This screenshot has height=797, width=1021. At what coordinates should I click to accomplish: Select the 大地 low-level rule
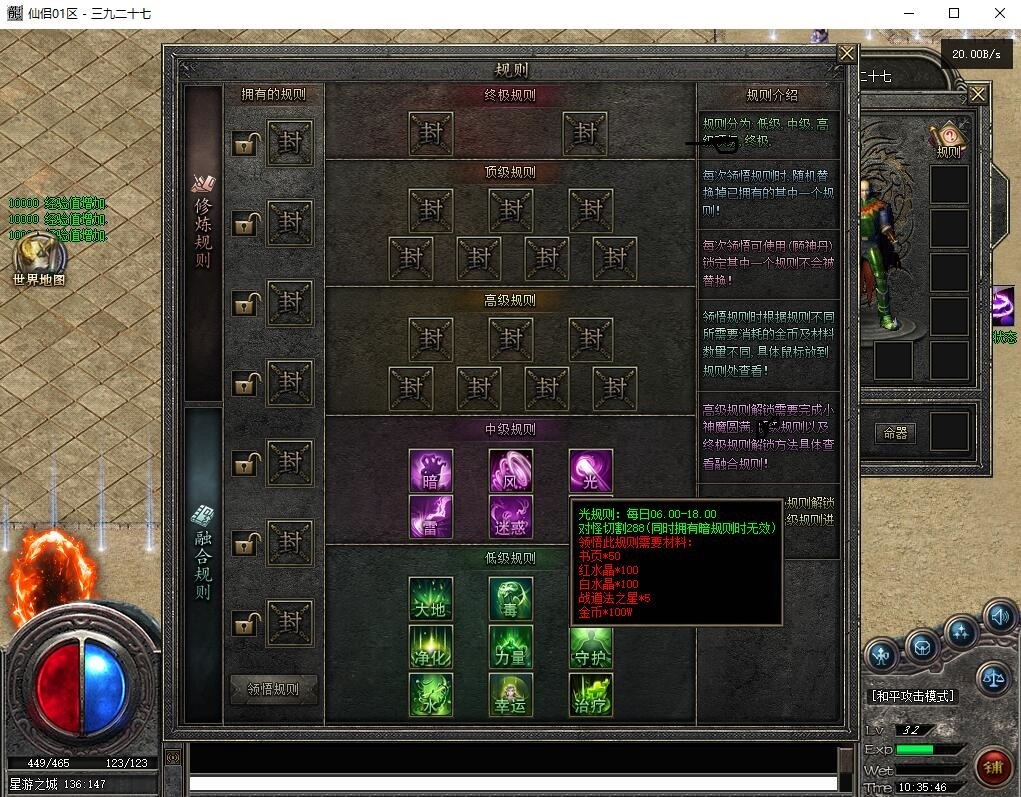(431, 599)
